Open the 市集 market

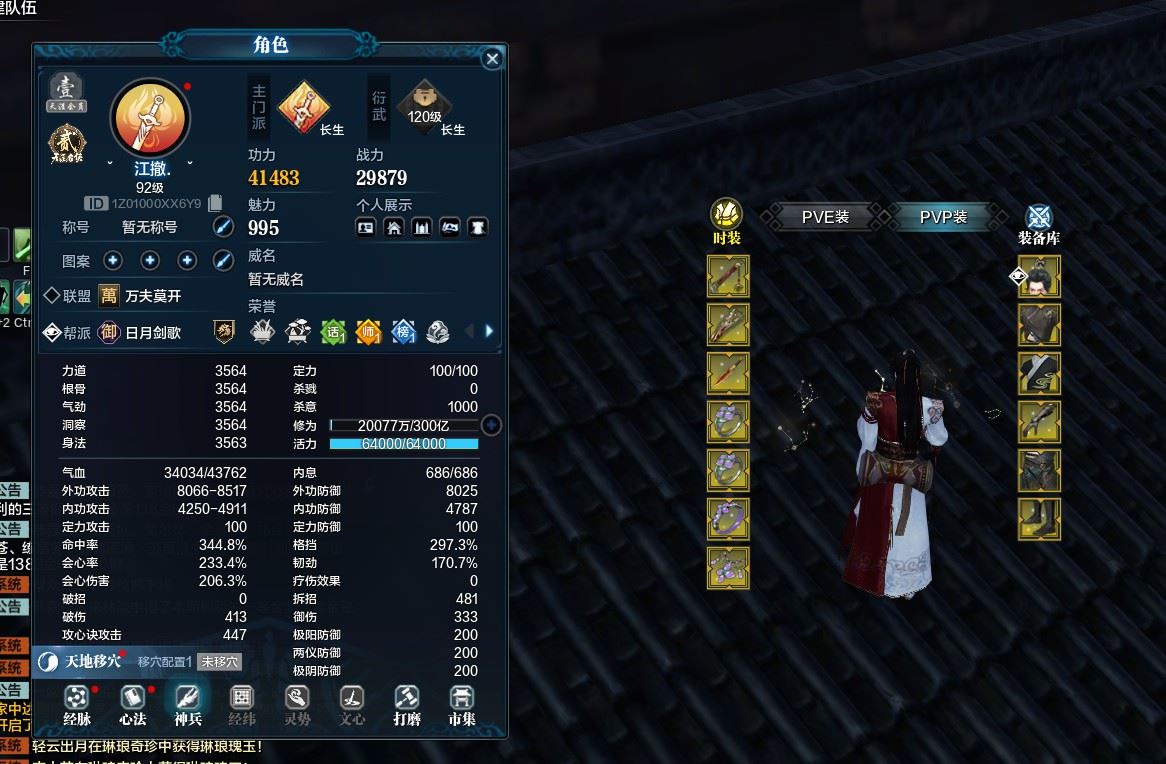[461, 702]
